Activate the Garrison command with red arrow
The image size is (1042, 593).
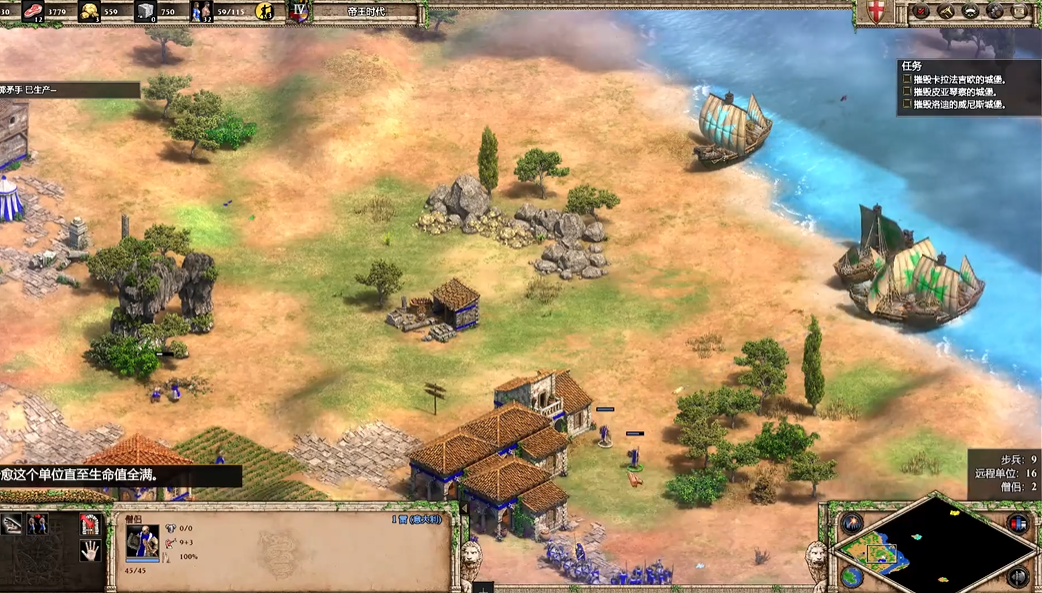(x=90, y=524)
